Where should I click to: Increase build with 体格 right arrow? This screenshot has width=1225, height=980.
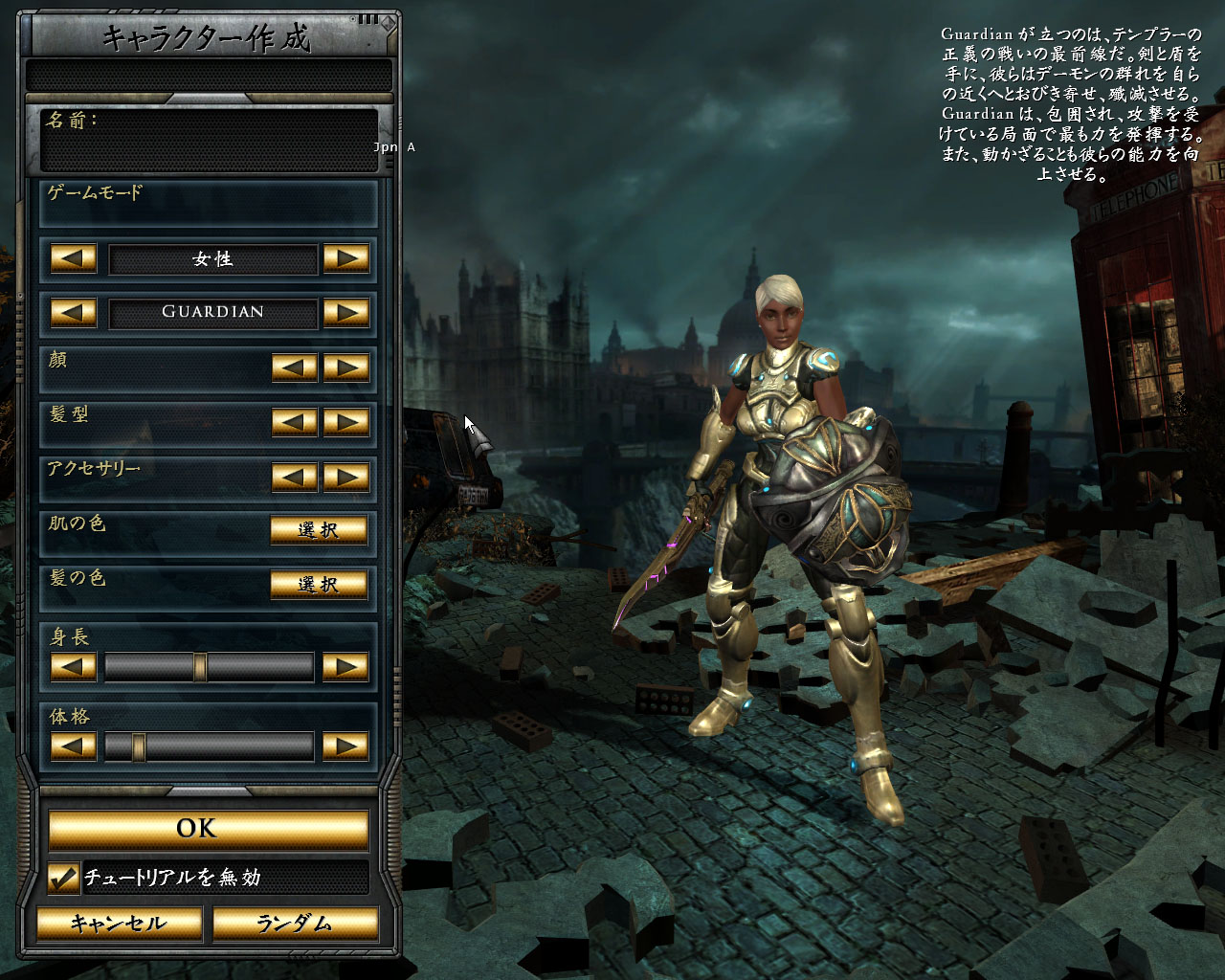tap(346, 746)
